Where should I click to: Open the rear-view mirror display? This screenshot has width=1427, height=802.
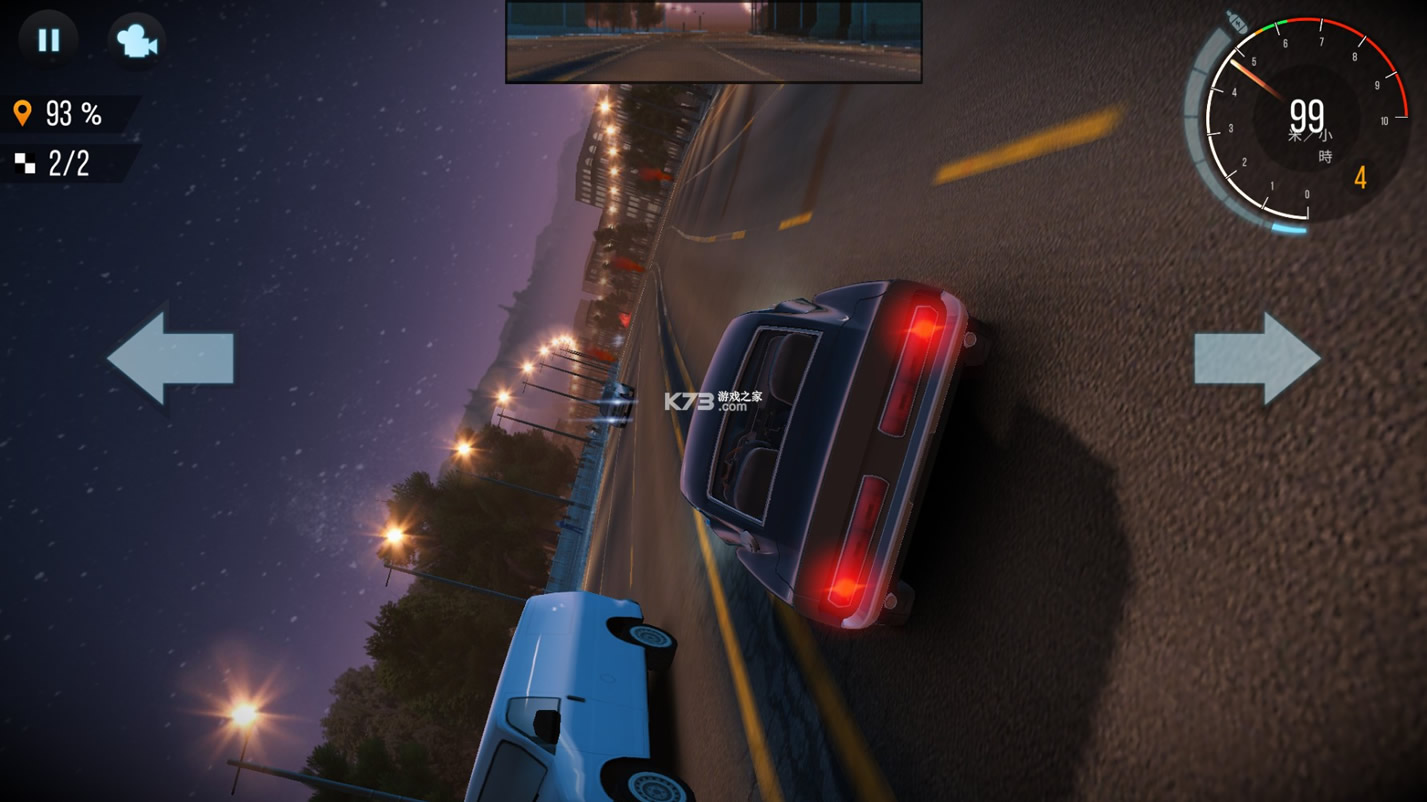pos(713,40)
